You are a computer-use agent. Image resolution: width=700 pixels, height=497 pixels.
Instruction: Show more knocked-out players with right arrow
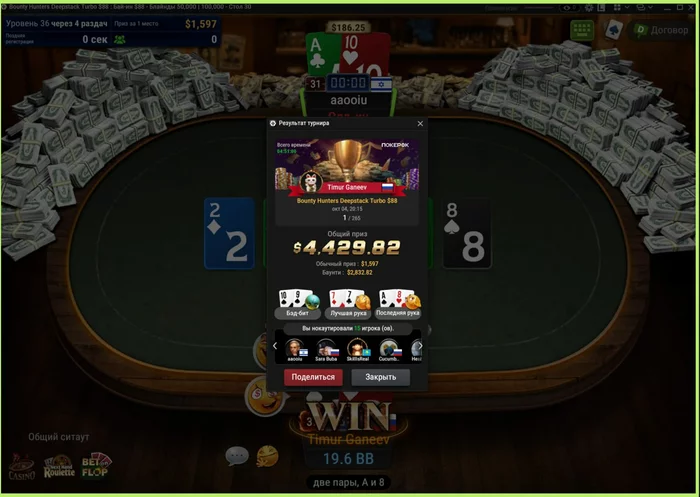tap(420, 346)
